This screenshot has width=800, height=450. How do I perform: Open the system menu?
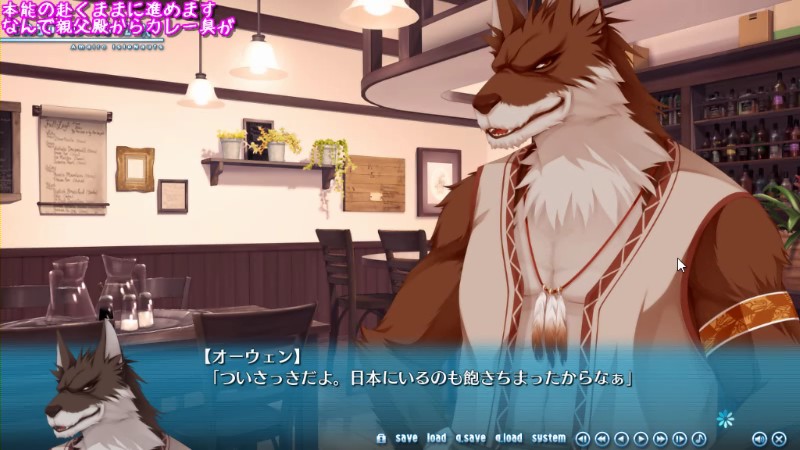[548, 438]
